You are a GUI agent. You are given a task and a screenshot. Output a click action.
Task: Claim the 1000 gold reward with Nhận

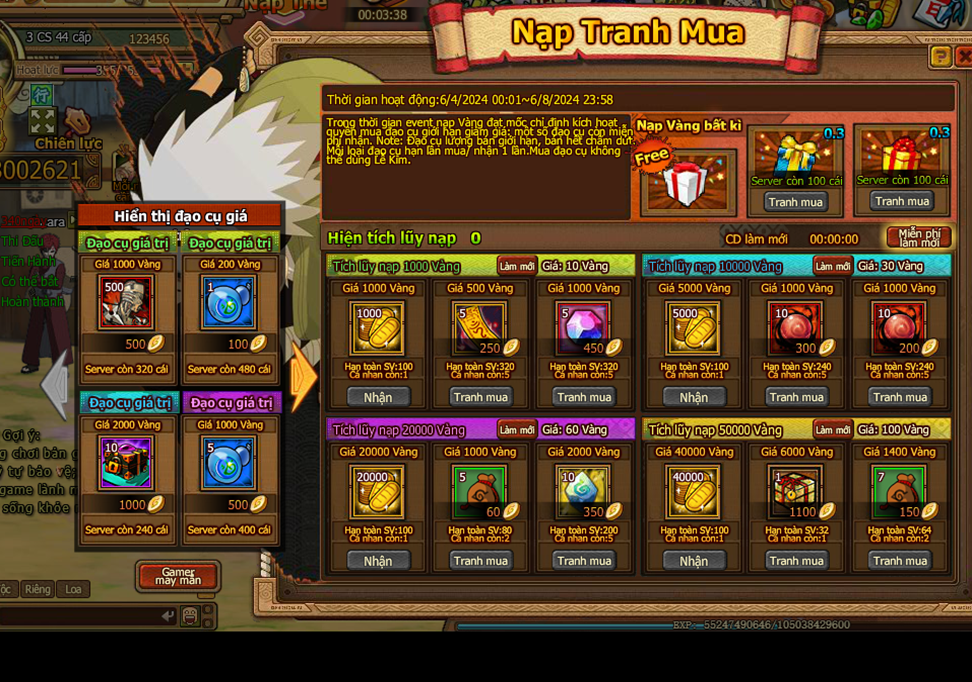[x=378, y=397]
